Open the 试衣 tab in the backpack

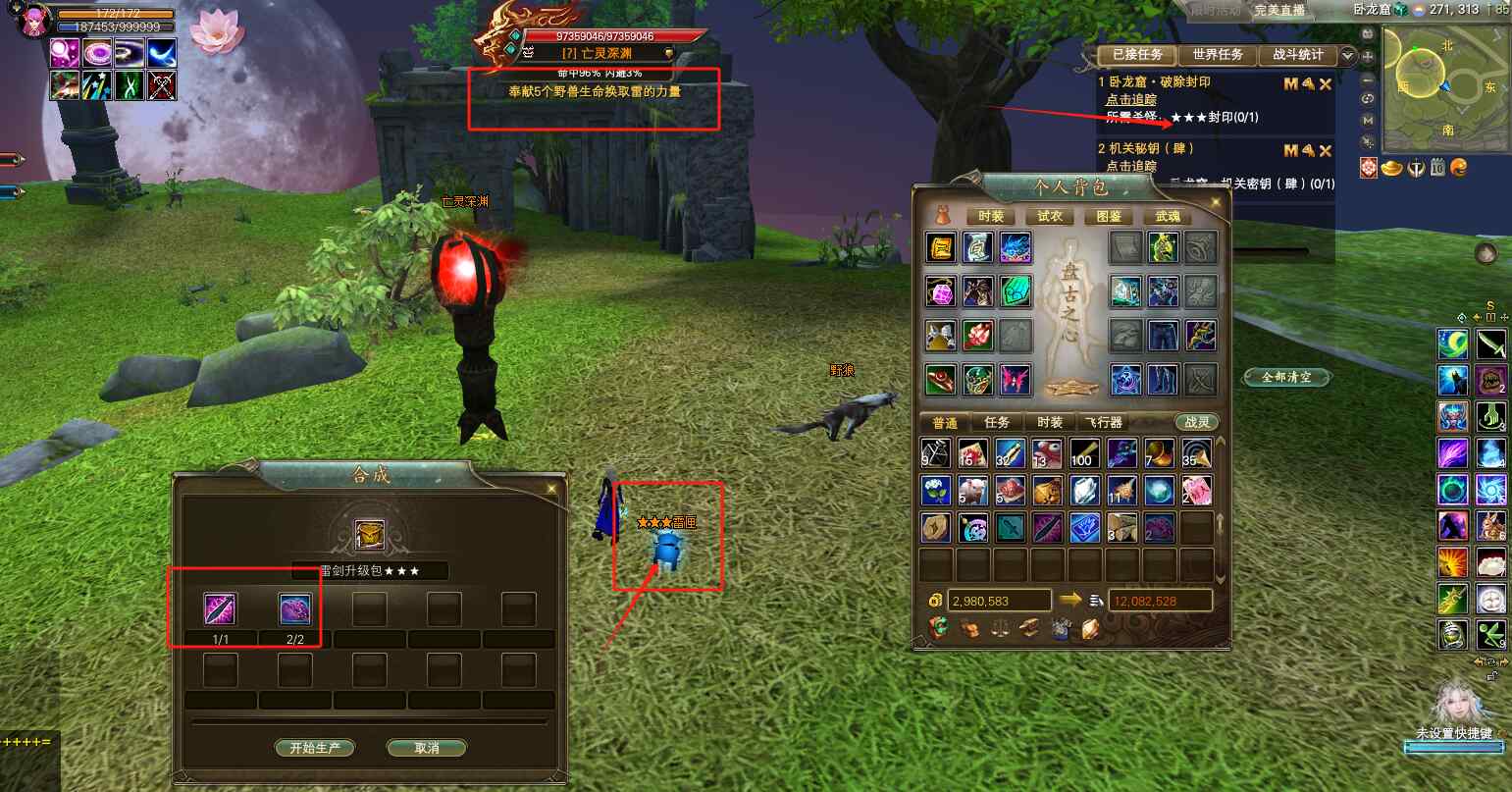click(1050, 216)
